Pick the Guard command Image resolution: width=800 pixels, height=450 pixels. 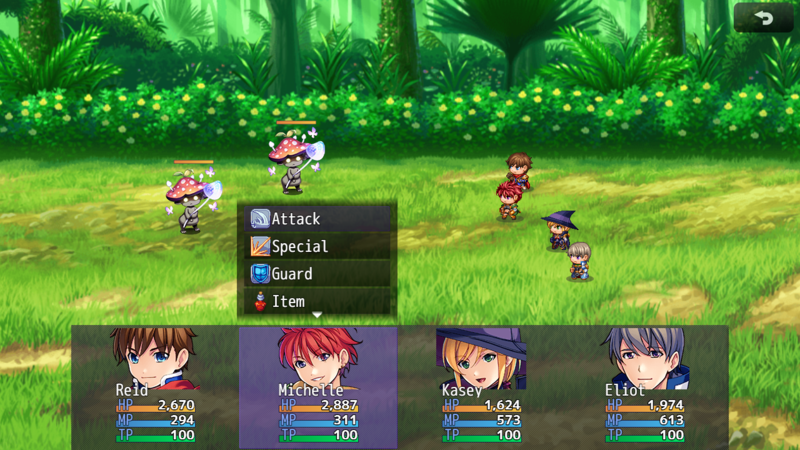point(317,273)
